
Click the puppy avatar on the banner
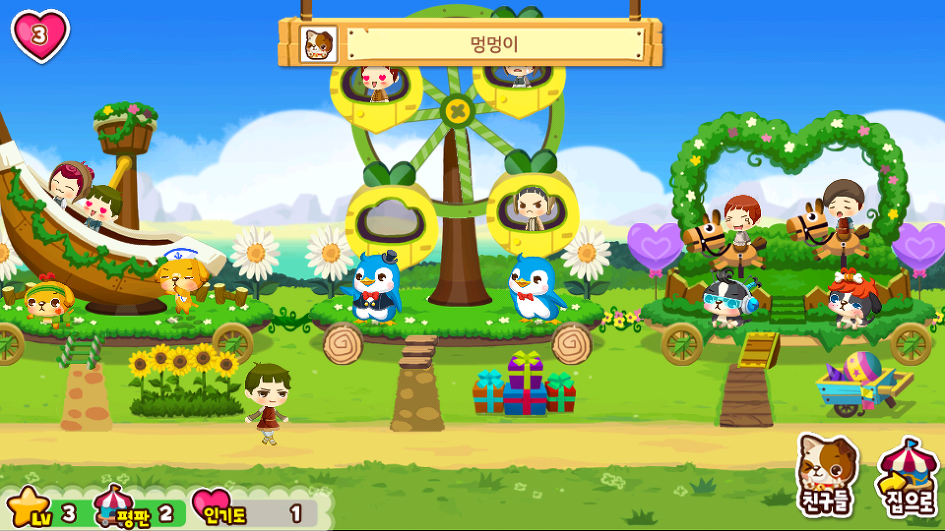click(318, 44)
